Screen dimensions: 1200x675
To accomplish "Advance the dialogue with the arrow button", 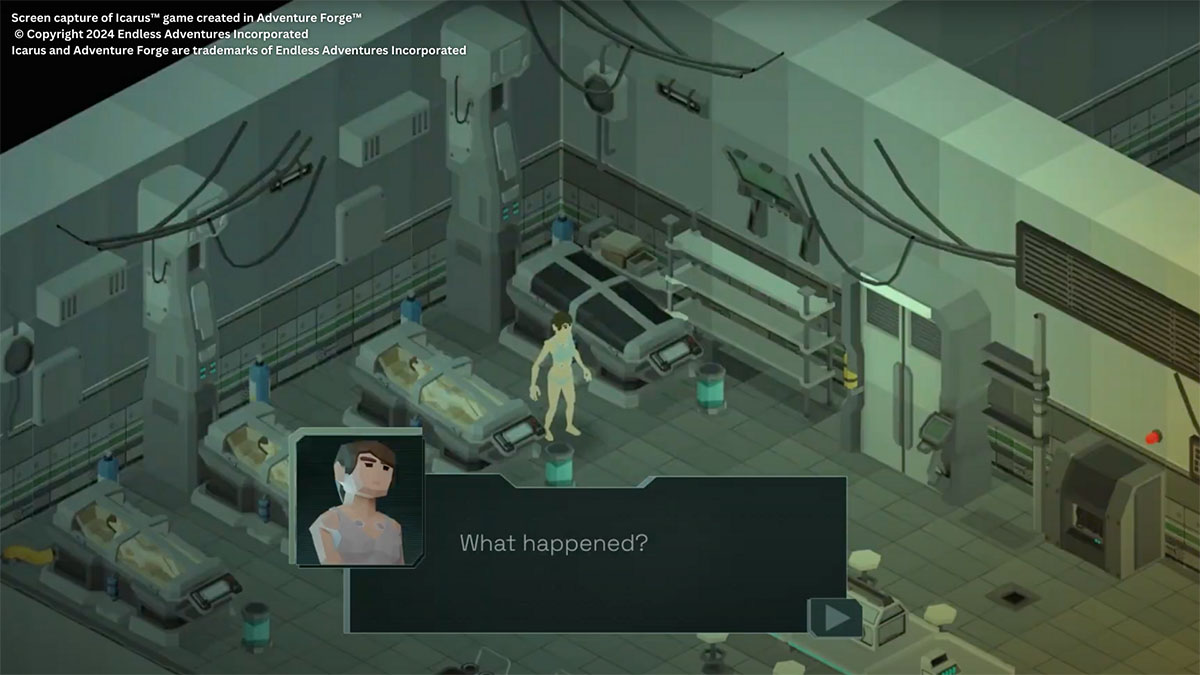I will [x=835, y=618].
